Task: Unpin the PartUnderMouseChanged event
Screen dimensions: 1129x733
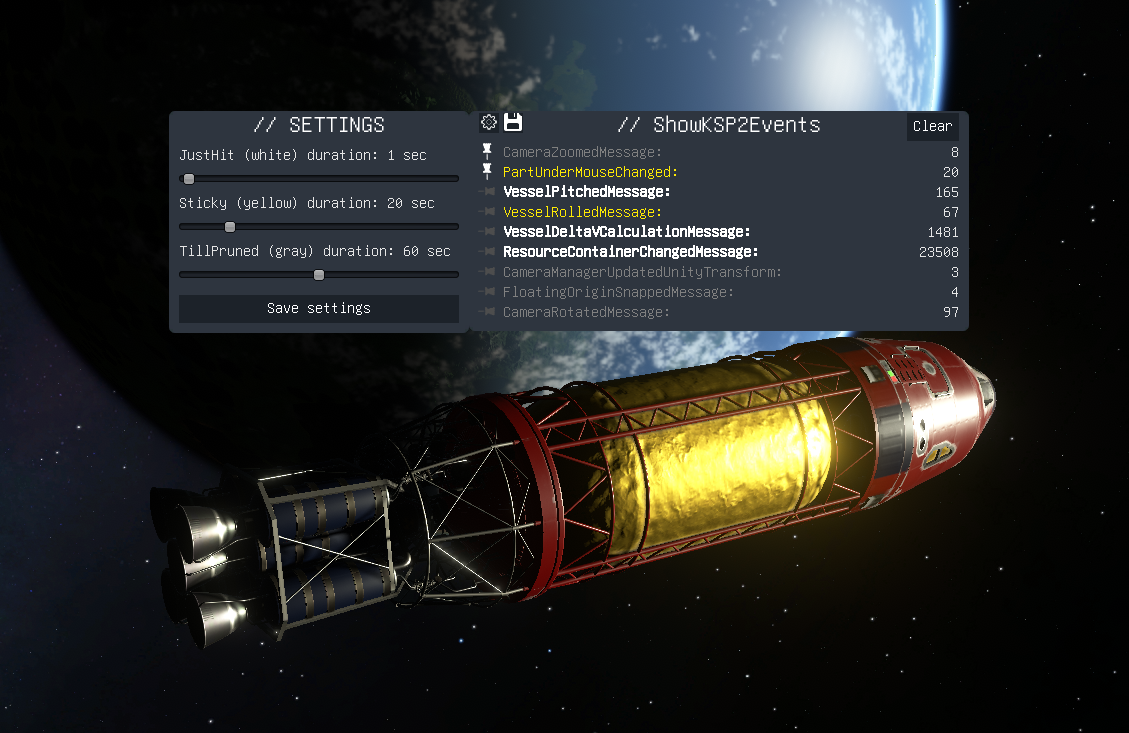Action: (487, 172)
